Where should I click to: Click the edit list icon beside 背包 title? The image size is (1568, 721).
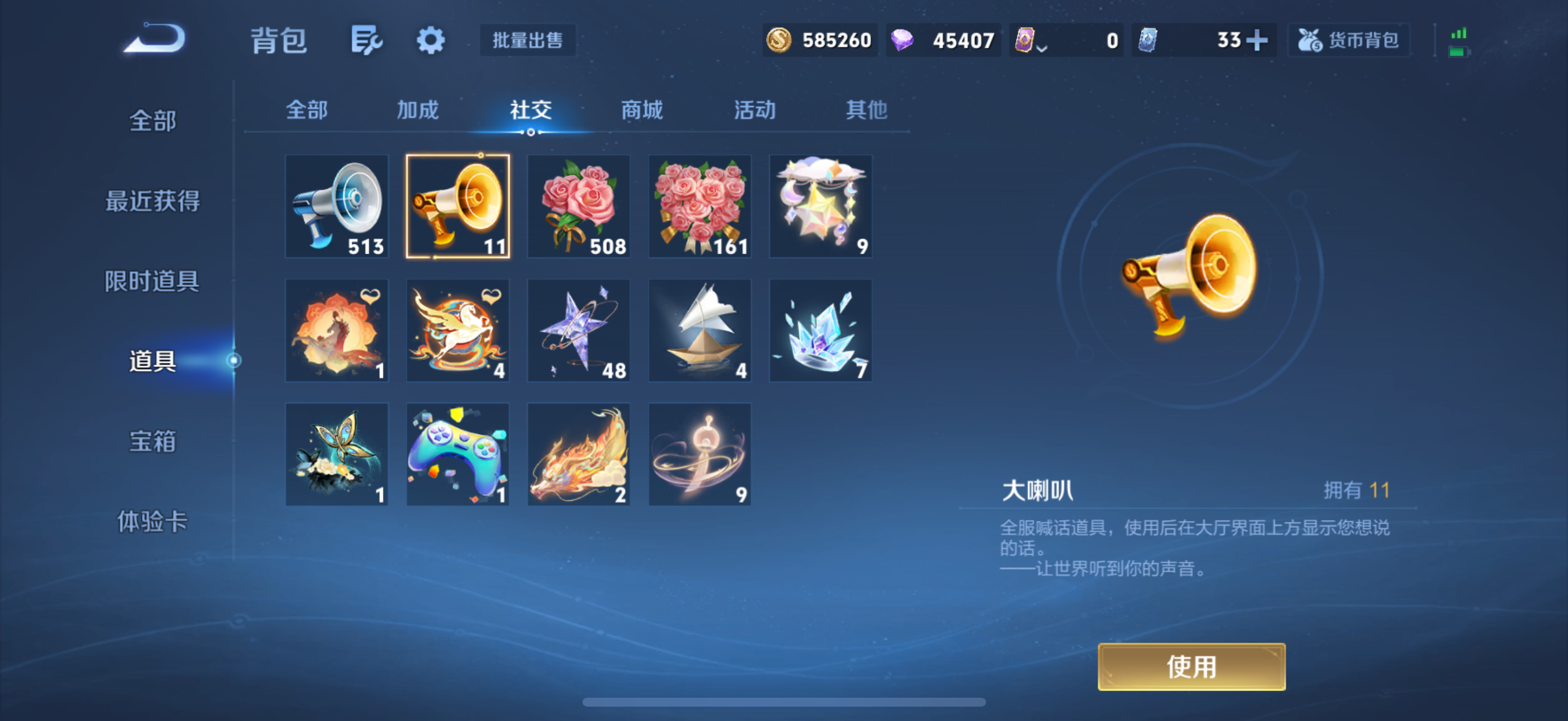pos(367,41)
